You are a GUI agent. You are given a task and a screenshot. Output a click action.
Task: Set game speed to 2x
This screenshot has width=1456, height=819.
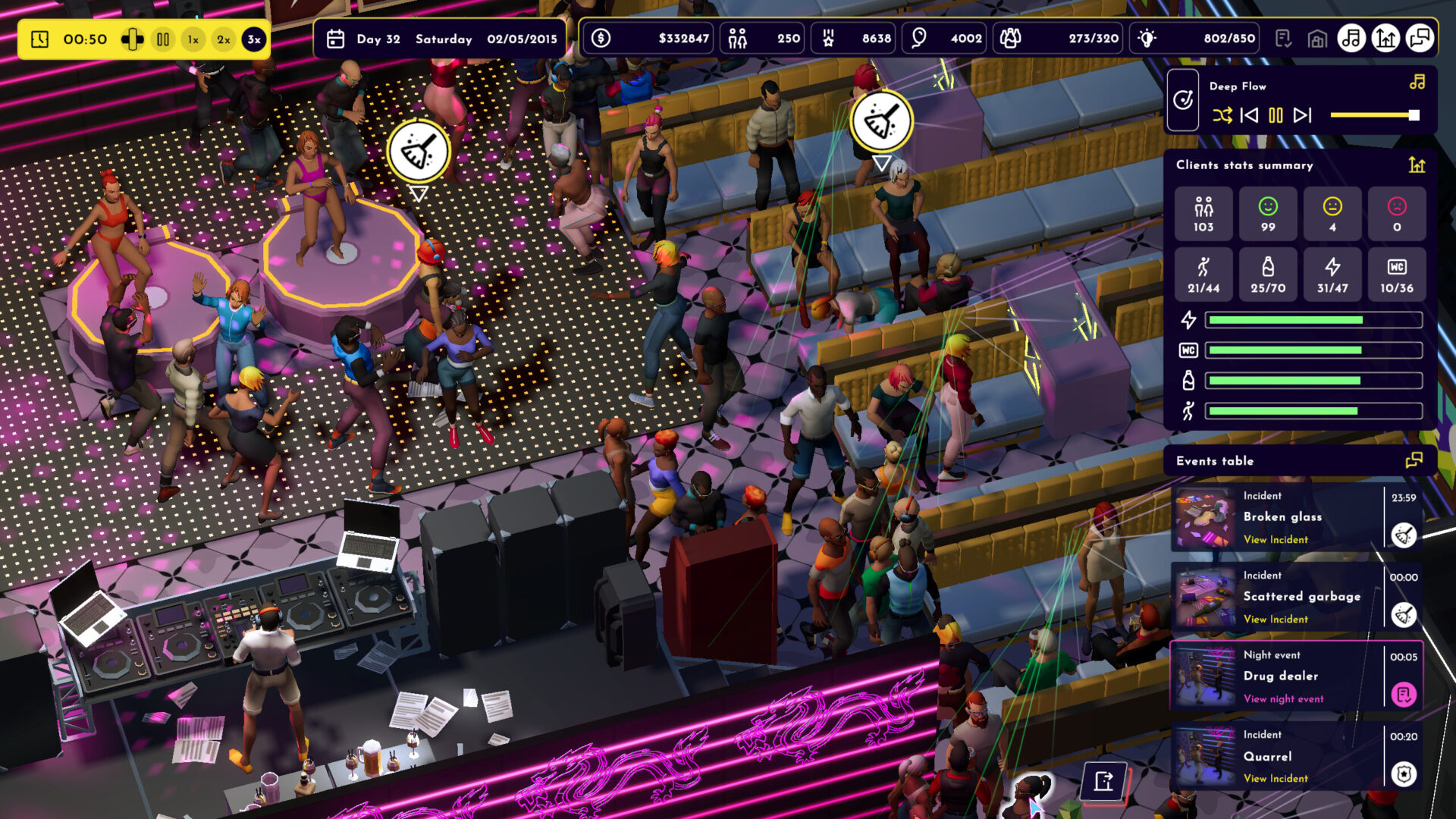(x=224, y=39)
